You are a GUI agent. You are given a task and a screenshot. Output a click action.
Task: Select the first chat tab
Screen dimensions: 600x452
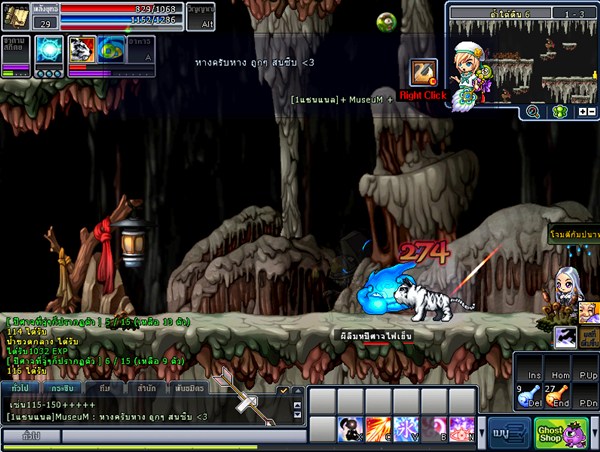coord(19,387)
